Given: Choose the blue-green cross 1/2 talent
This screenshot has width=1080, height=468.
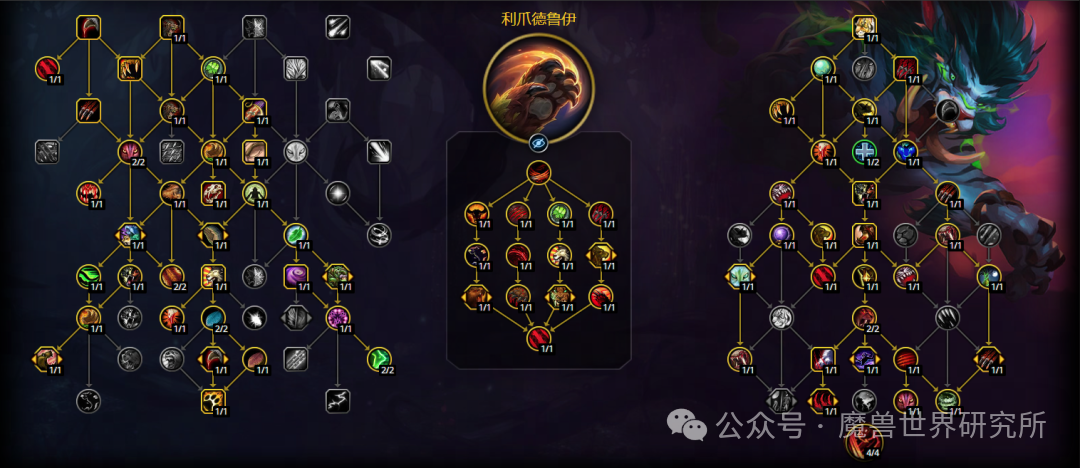Looking at the screenshot, I should [865, 151].
